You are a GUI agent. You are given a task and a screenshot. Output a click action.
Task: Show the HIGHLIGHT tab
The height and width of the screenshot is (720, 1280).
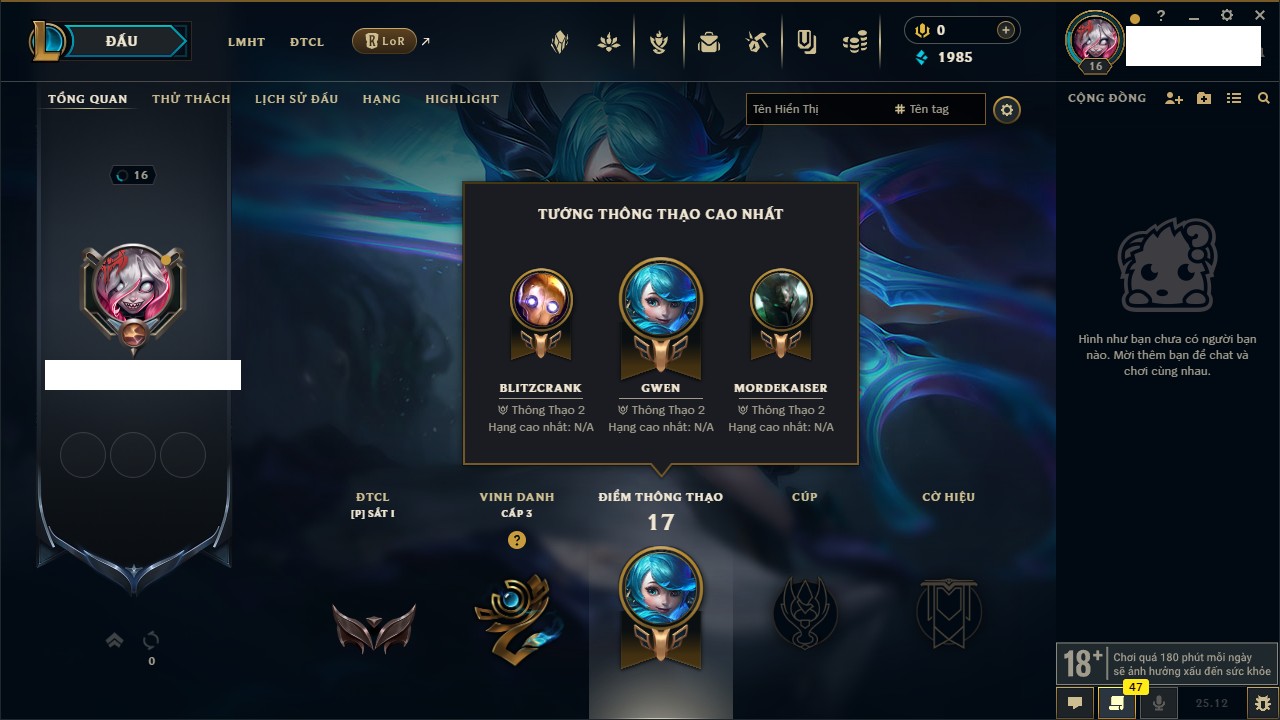[461, 99]
